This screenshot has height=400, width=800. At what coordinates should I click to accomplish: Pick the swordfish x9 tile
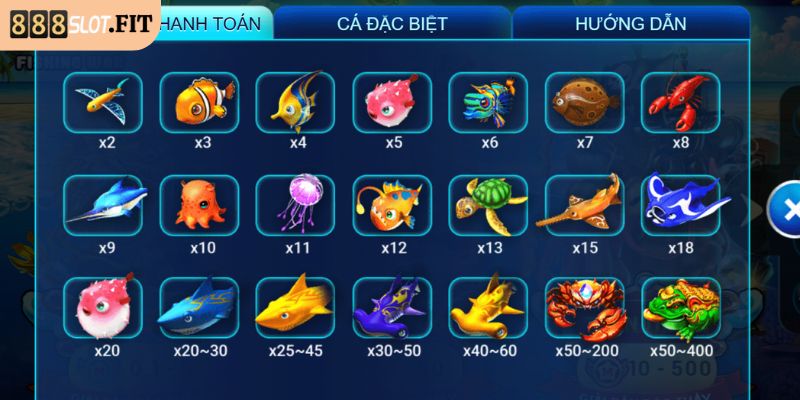pos(103,204)
